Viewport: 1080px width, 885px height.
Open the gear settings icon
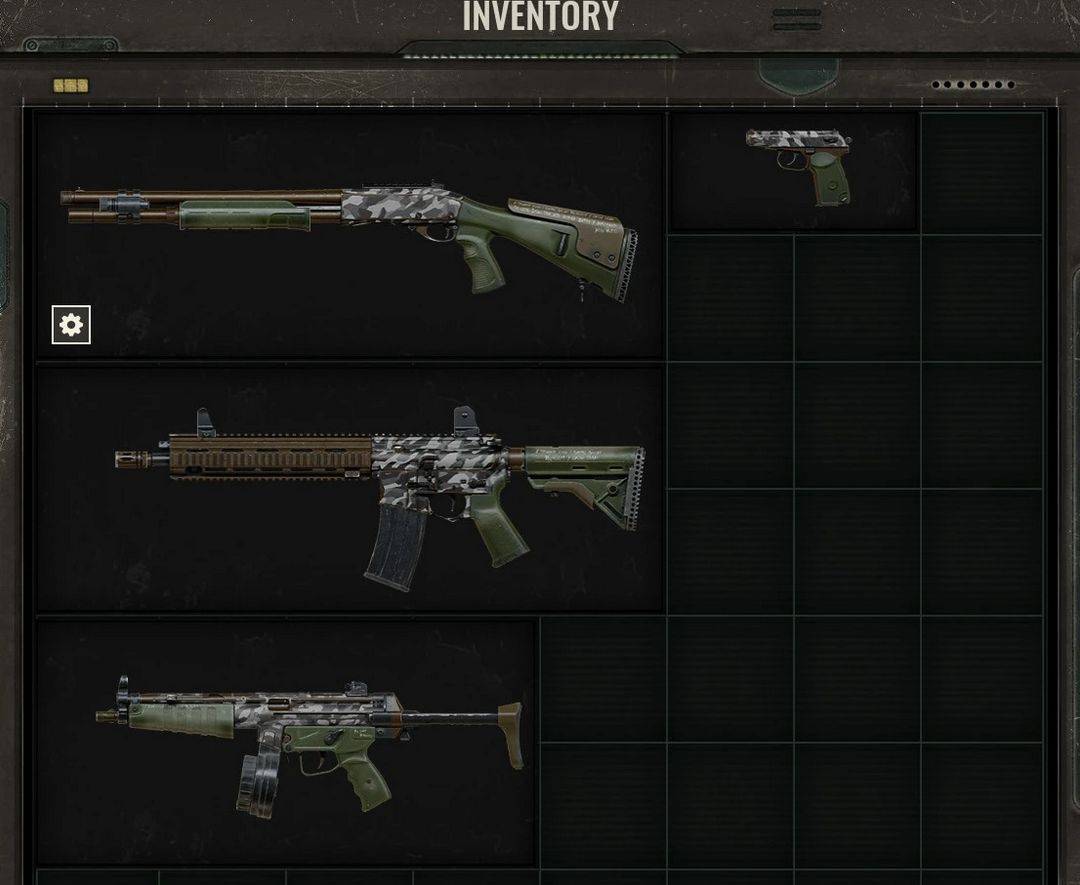tap(71, 325)
